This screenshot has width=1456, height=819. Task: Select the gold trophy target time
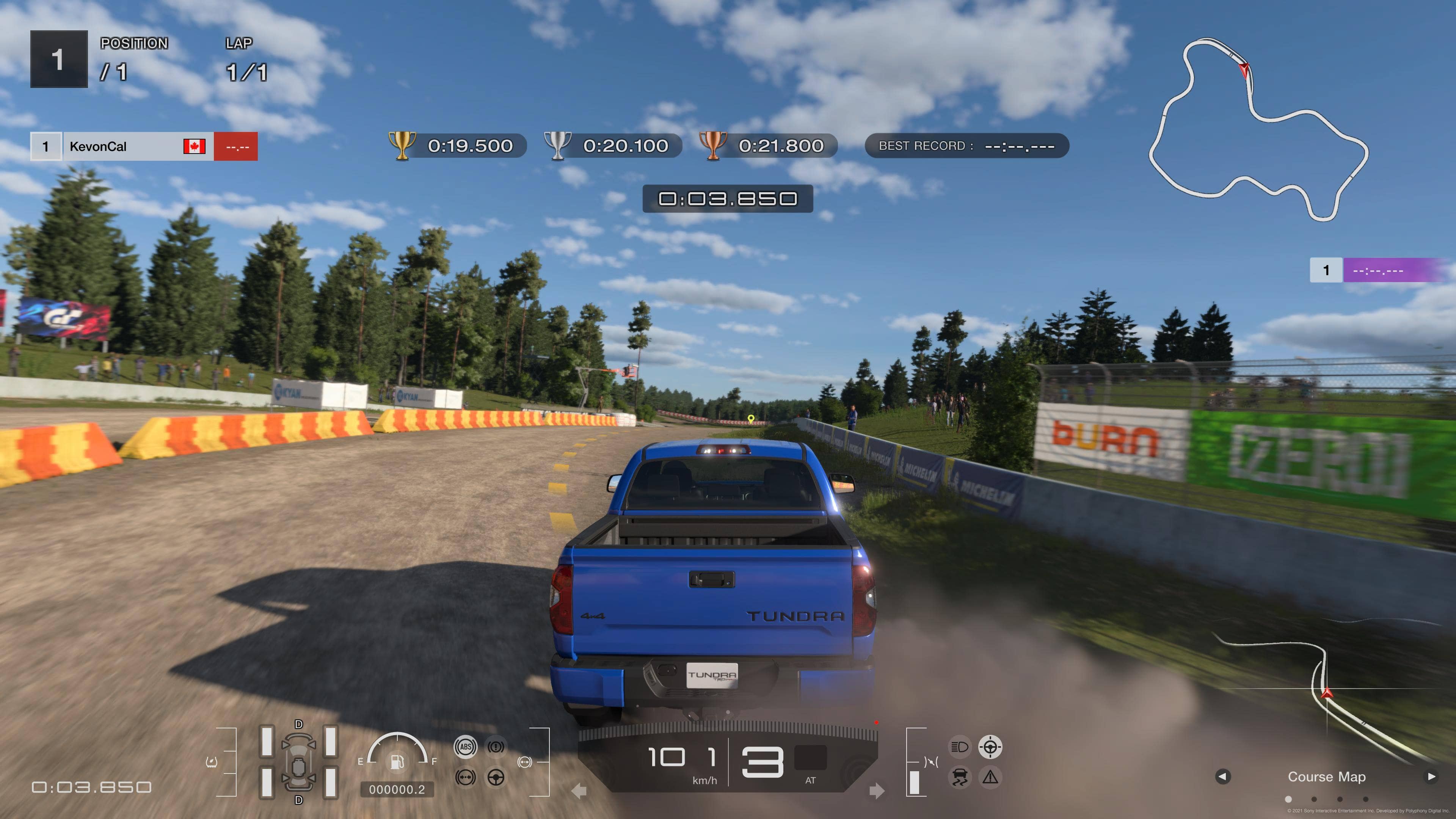coord(458,146)
